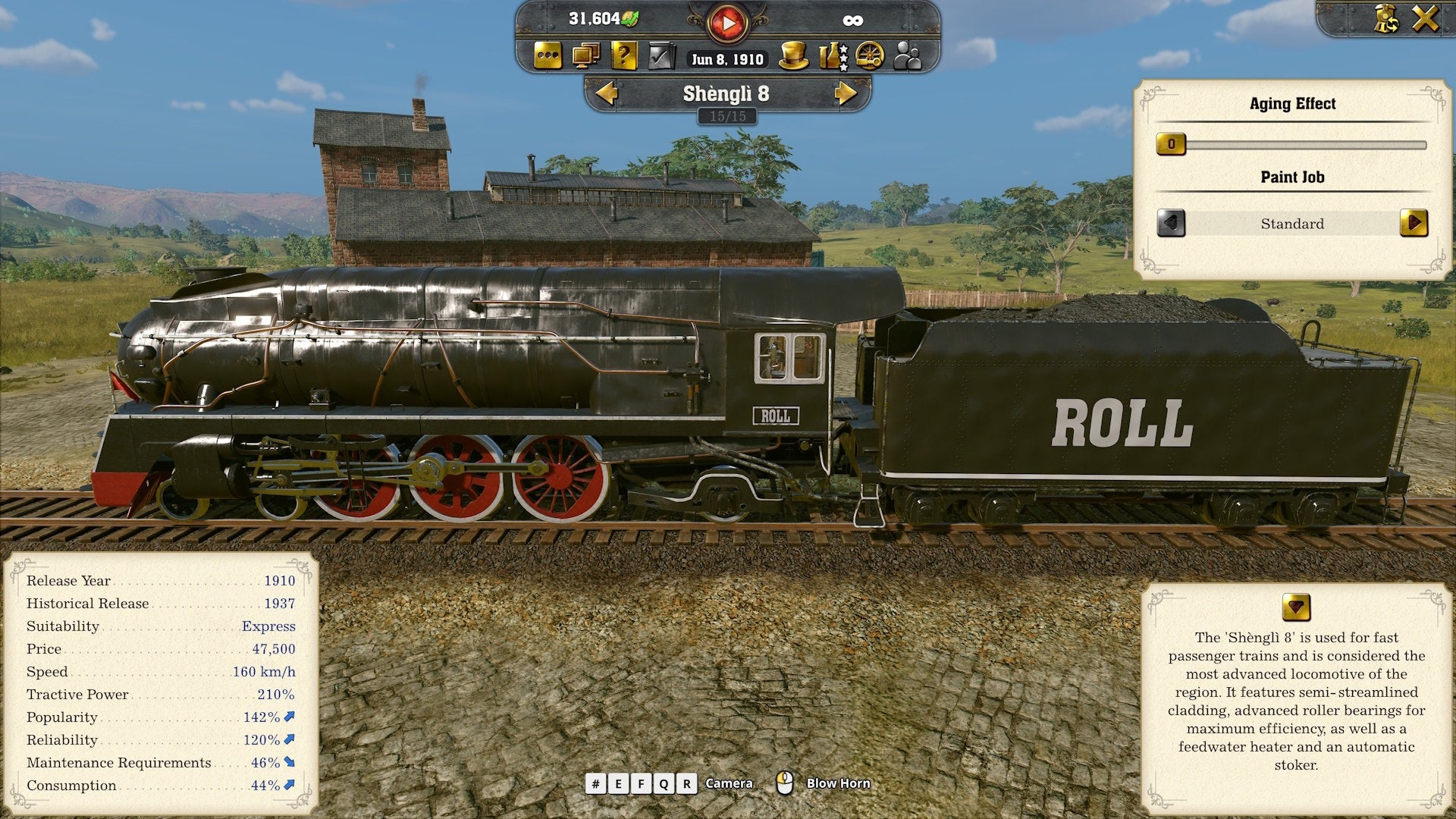Open research via the golden wheel icon
This screenshot has height=819, width=1456.
[870, 57]
